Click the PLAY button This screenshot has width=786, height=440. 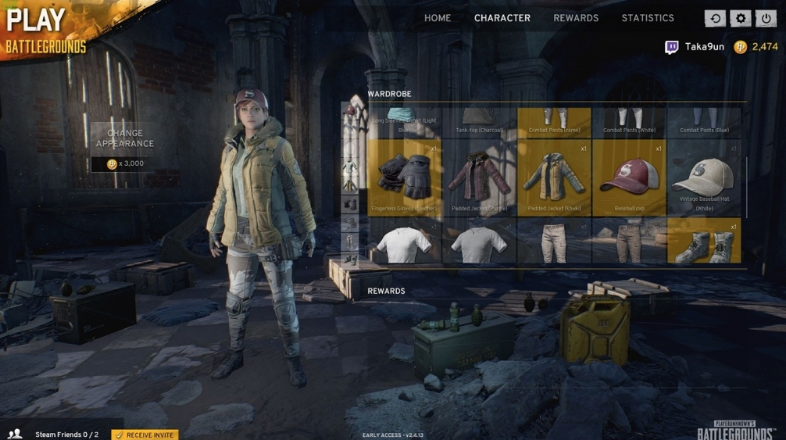click(36, 18)
